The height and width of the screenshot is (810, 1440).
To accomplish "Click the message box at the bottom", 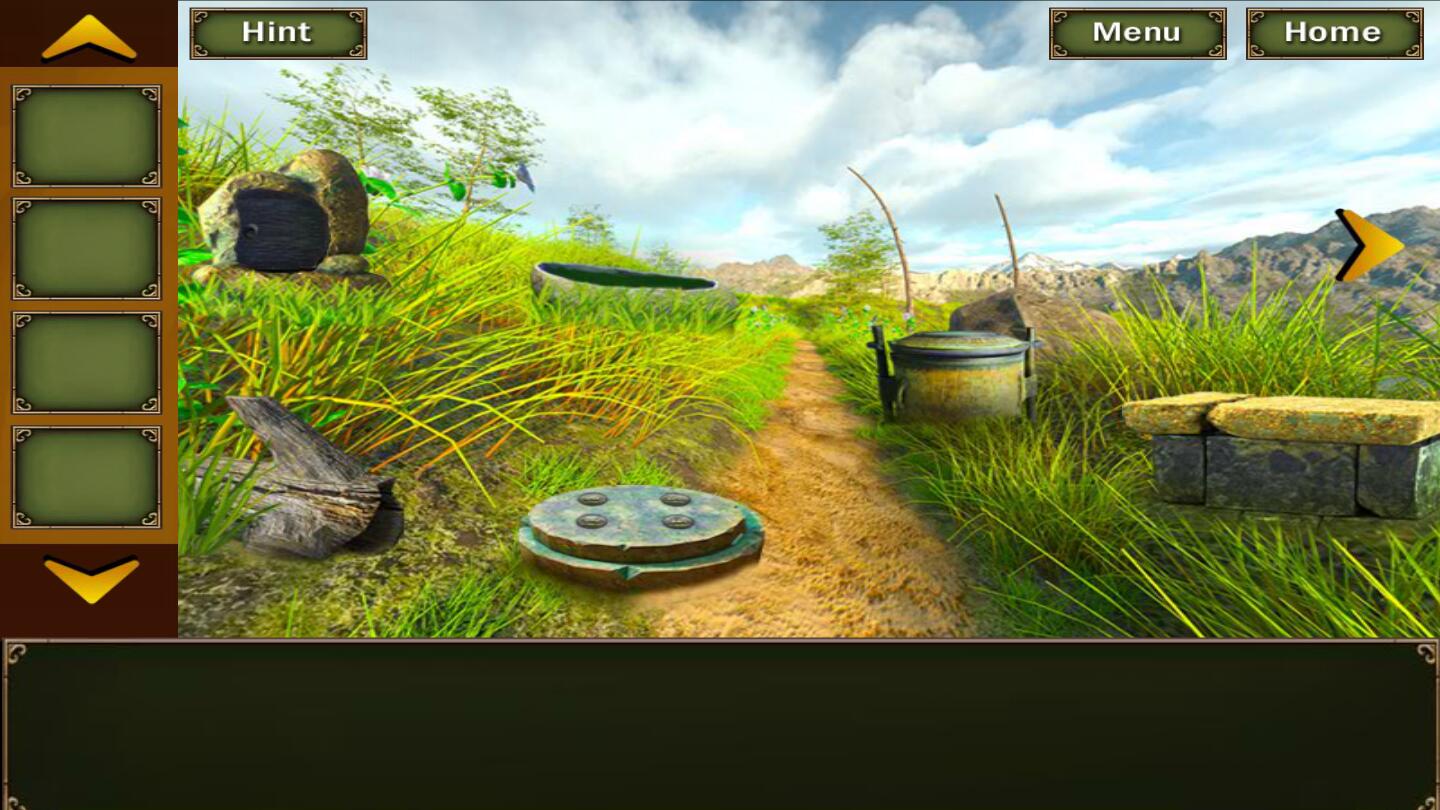I will 720,725.
